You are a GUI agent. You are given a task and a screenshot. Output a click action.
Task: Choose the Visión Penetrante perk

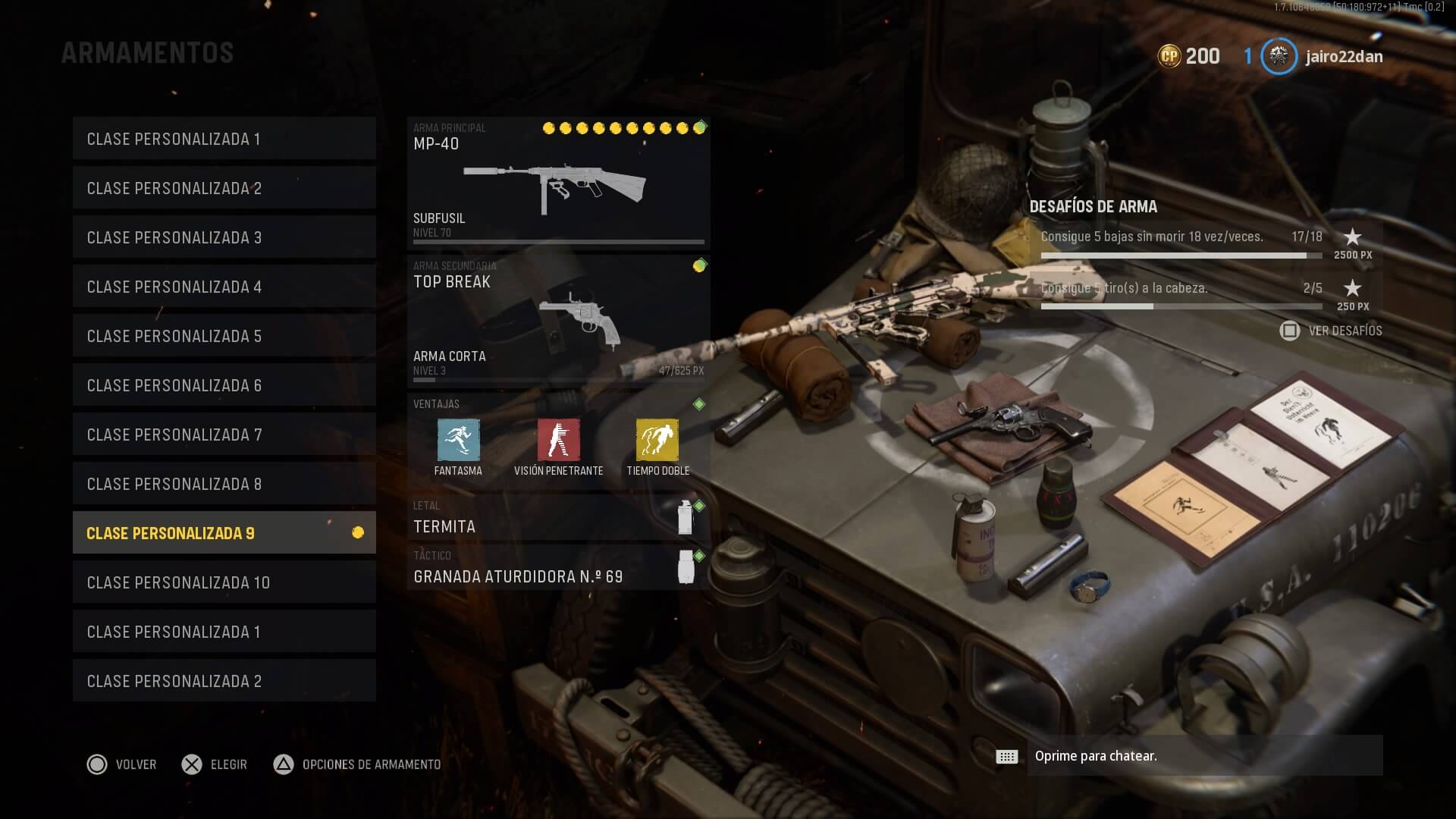tap(558, 441)
